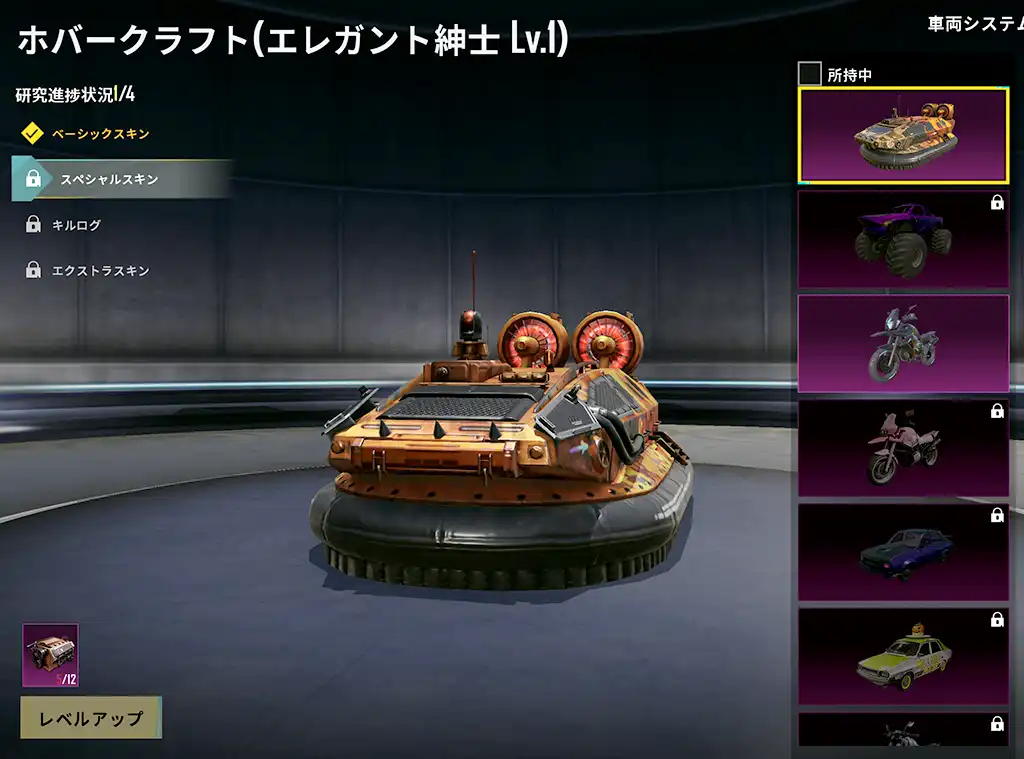Choose the locked スペシャルスキン entry

point(109,179)
